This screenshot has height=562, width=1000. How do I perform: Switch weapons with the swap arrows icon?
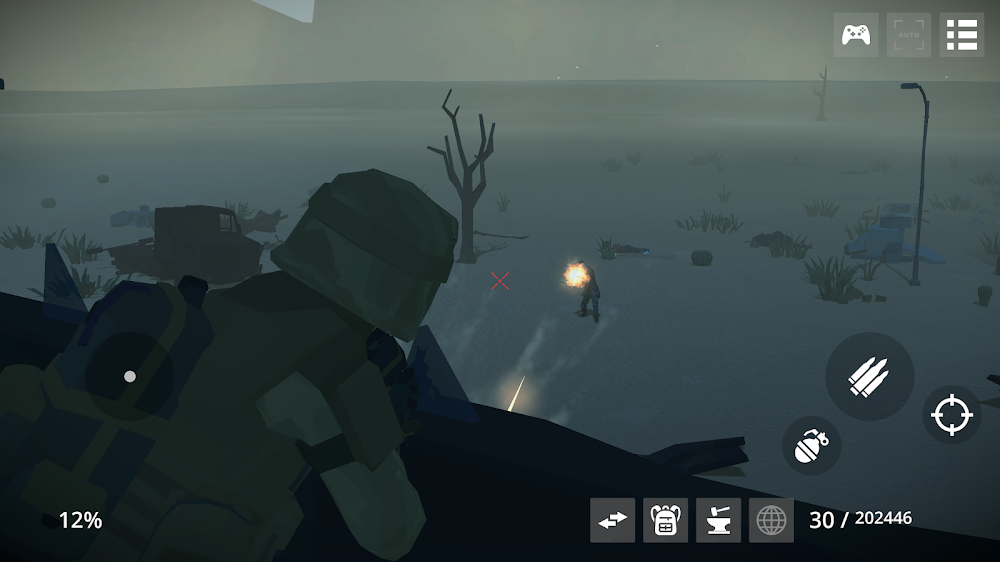pos(612,520)
